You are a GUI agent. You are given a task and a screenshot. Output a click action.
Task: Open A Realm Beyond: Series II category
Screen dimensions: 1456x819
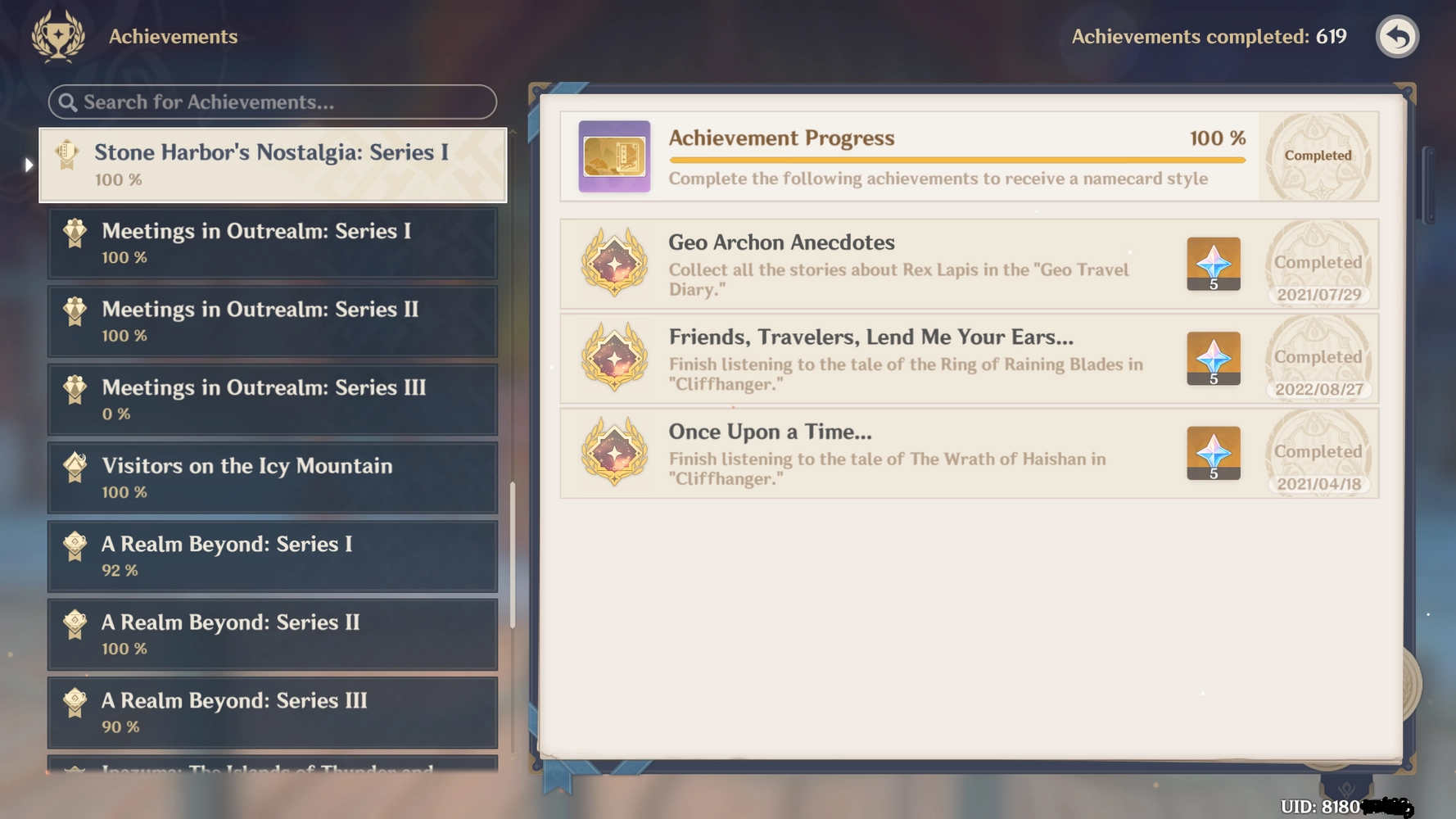[x=273, y=633]
